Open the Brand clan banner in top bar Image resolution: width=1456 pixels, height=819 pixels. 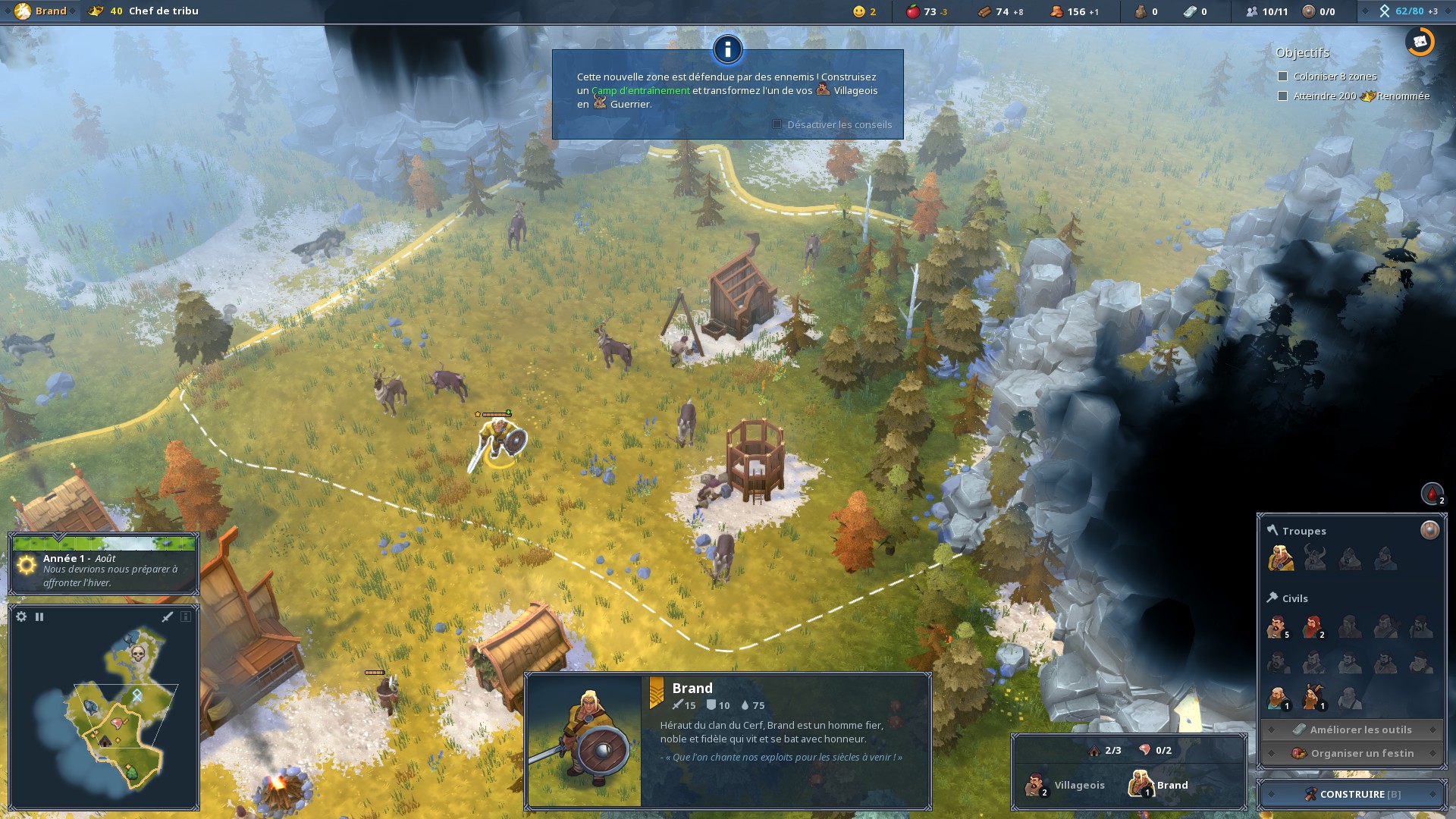(x=41, y=11)
